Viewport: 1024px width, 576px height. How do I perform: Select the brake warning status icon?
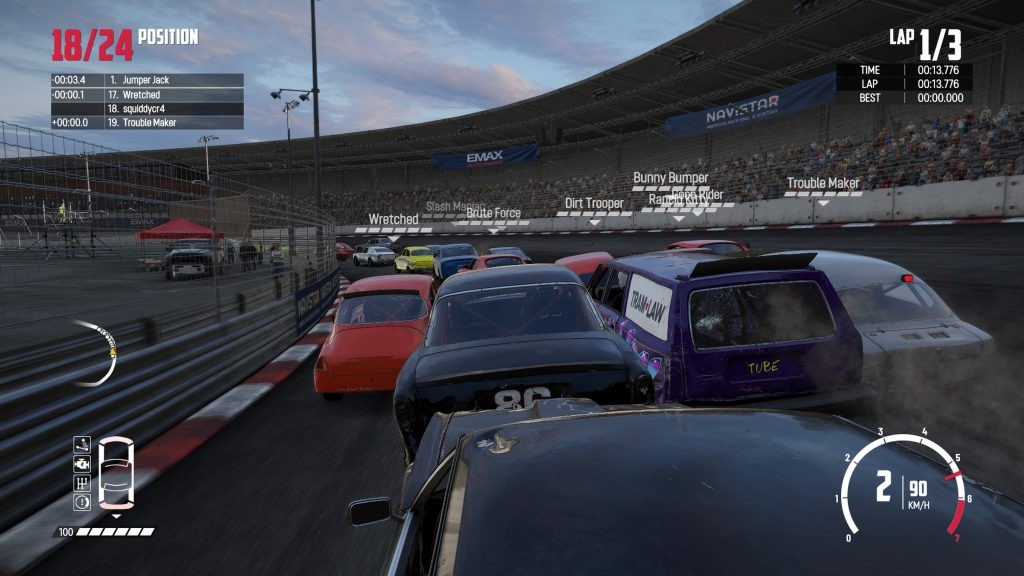82,502
